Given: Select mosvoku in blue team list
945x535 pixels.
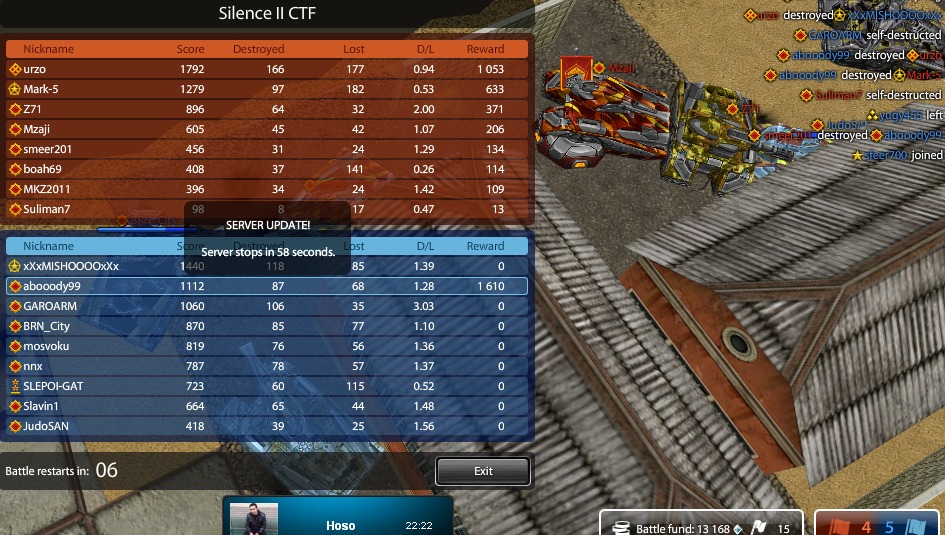Looking at the screenshot, I should click(x=267, y=346).
